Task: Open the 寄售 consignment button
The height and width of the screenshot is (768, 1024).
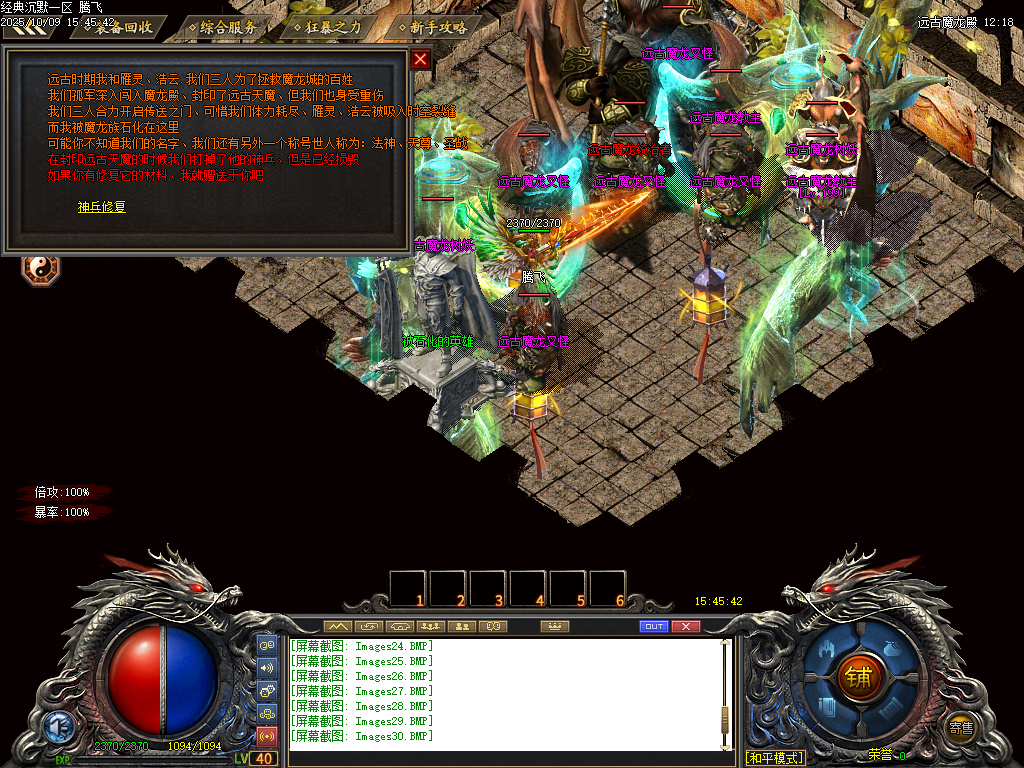Action: click(961, 727)
